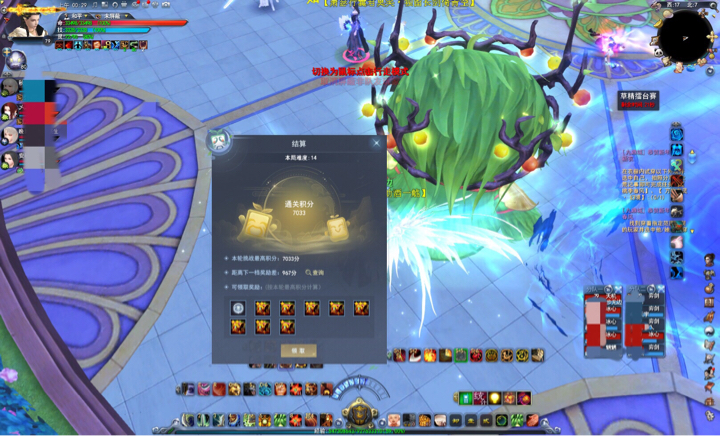Activate the glowing yellow orb skill
This screenshot has height=436, width=720.
(494, 398)
